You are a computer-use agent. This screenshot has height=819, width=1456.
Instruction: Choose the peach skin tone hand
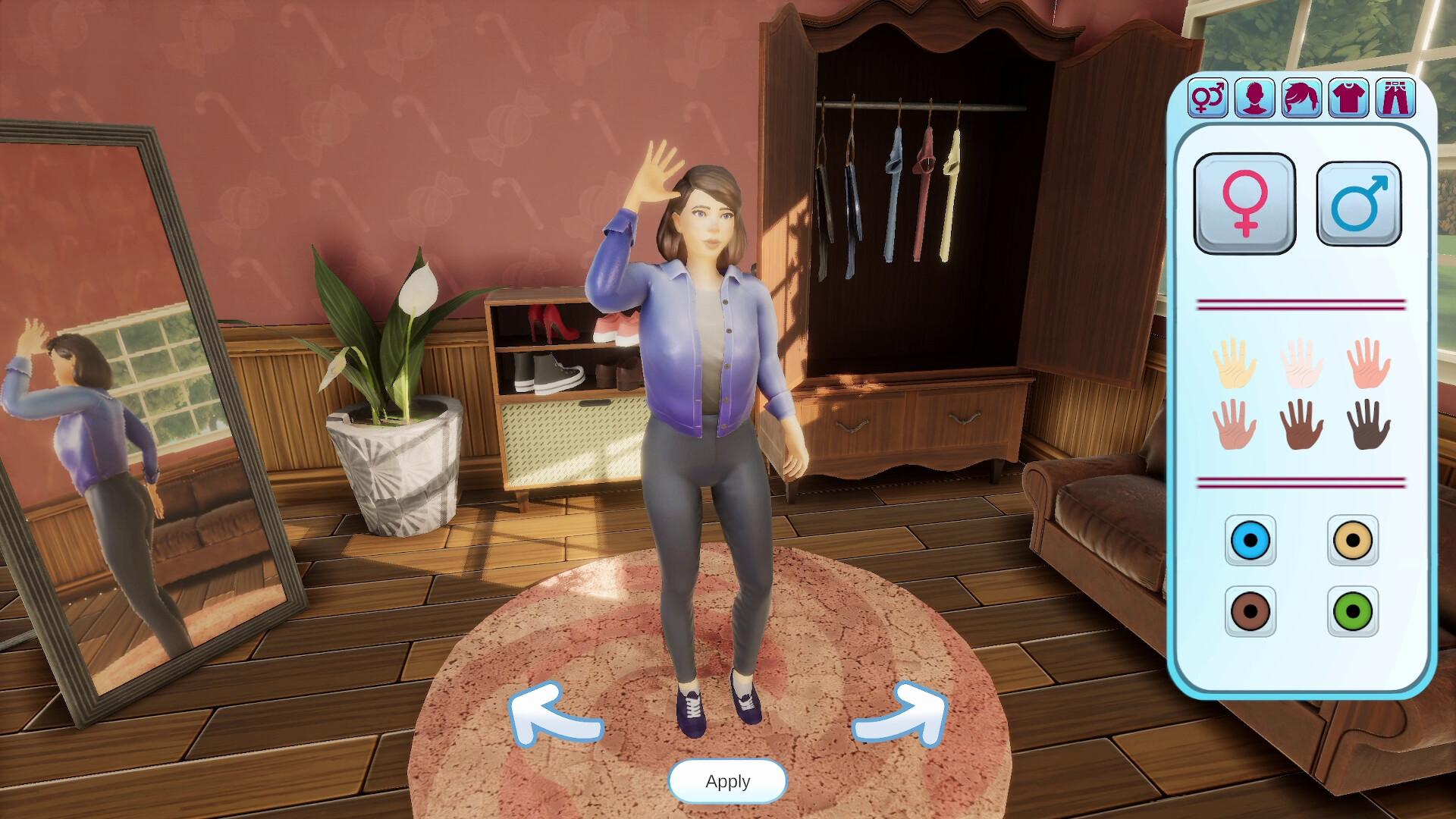click(1369, 363)
